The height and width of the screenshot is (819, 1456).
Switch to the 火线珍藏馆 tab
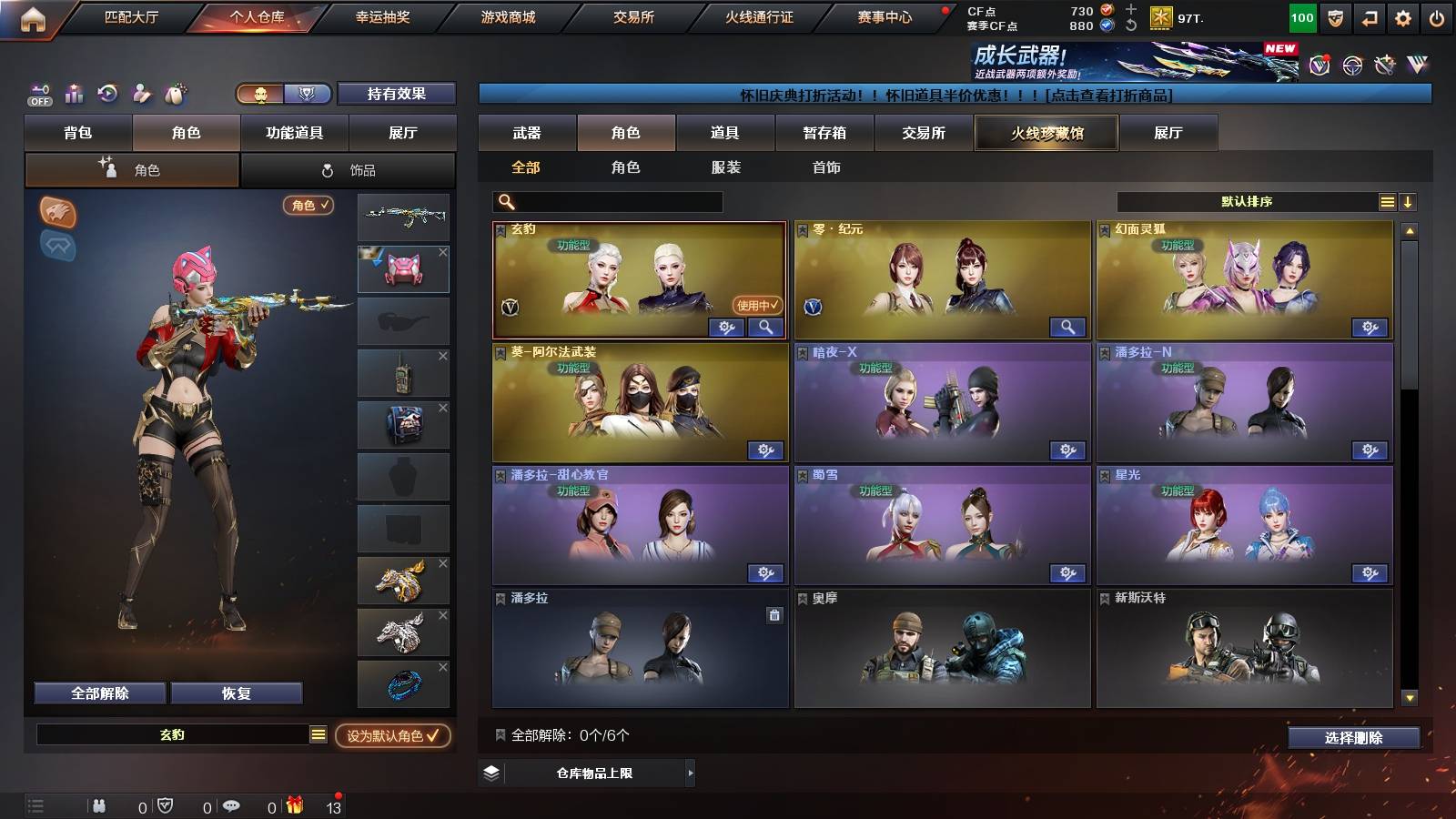(x=1046, y=133)
